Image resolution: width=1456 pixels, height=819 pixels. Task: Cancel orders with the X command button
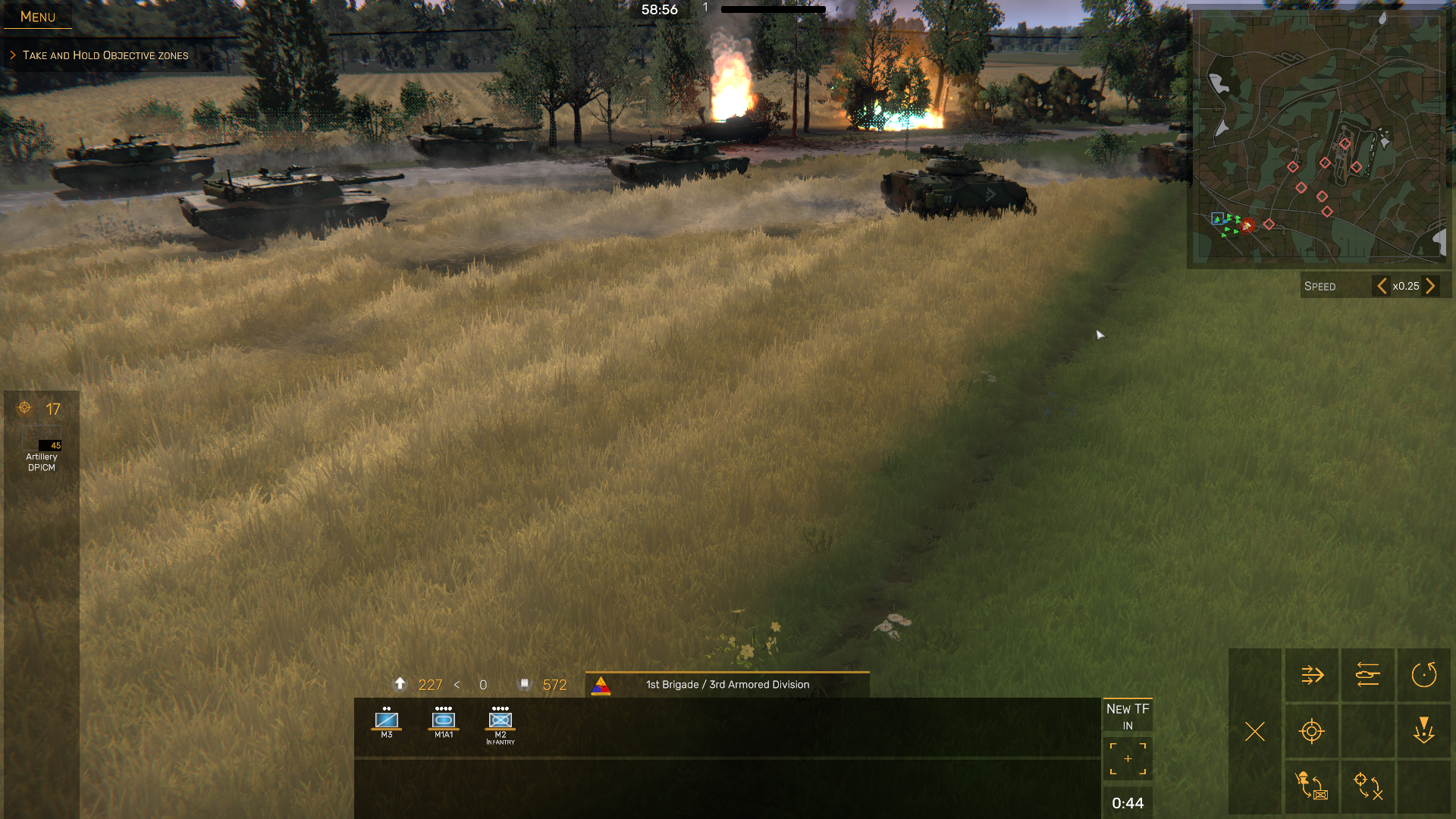1255,731
